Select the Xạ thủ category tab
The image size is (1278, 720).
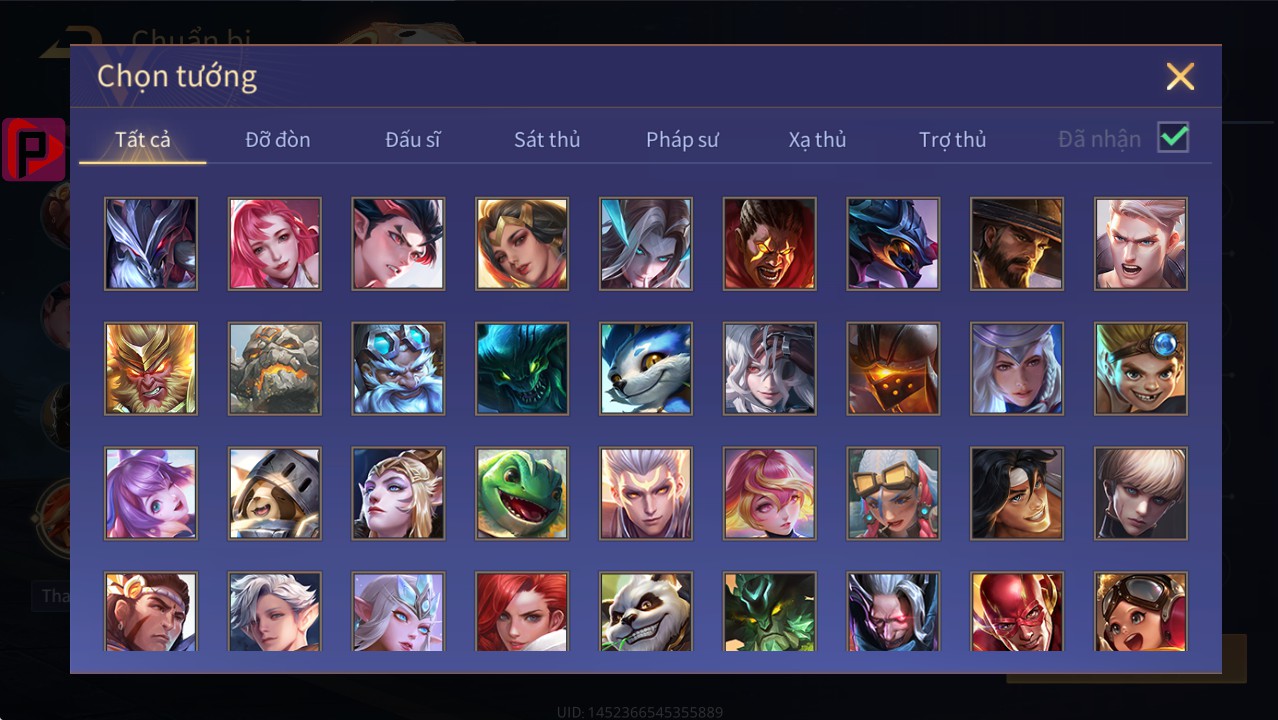tap(817, 139)
